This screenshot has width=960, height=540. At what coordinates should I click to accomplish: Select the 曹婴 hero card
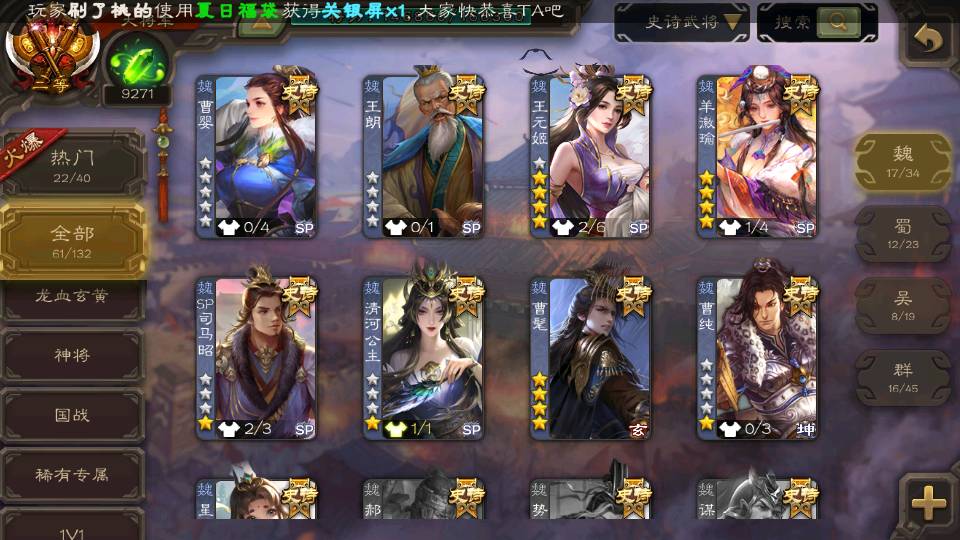[256, 155]
